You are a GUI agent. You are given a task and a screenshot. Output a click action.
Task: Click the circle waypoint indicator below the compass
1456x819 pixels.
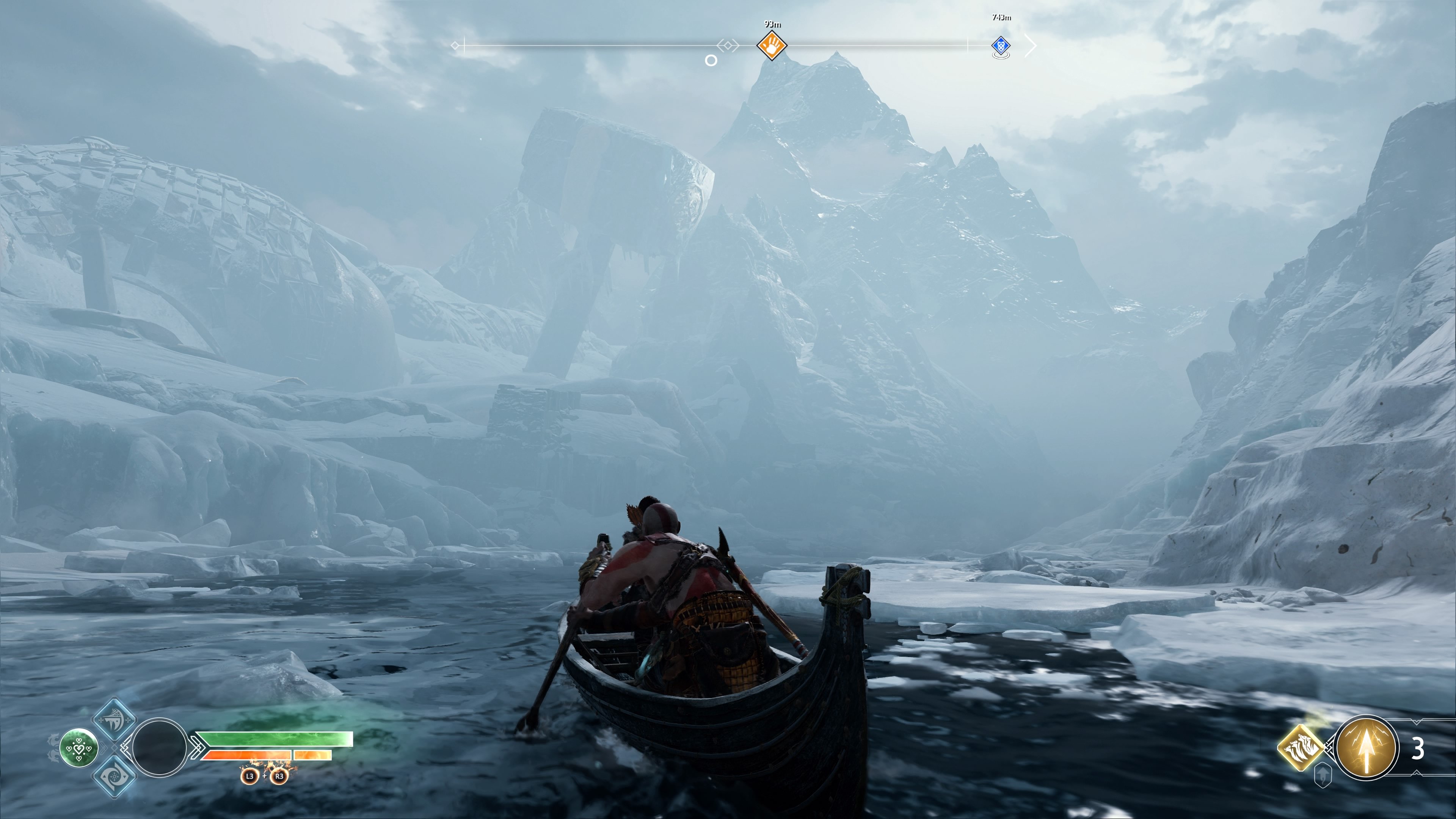click(711, 61)
